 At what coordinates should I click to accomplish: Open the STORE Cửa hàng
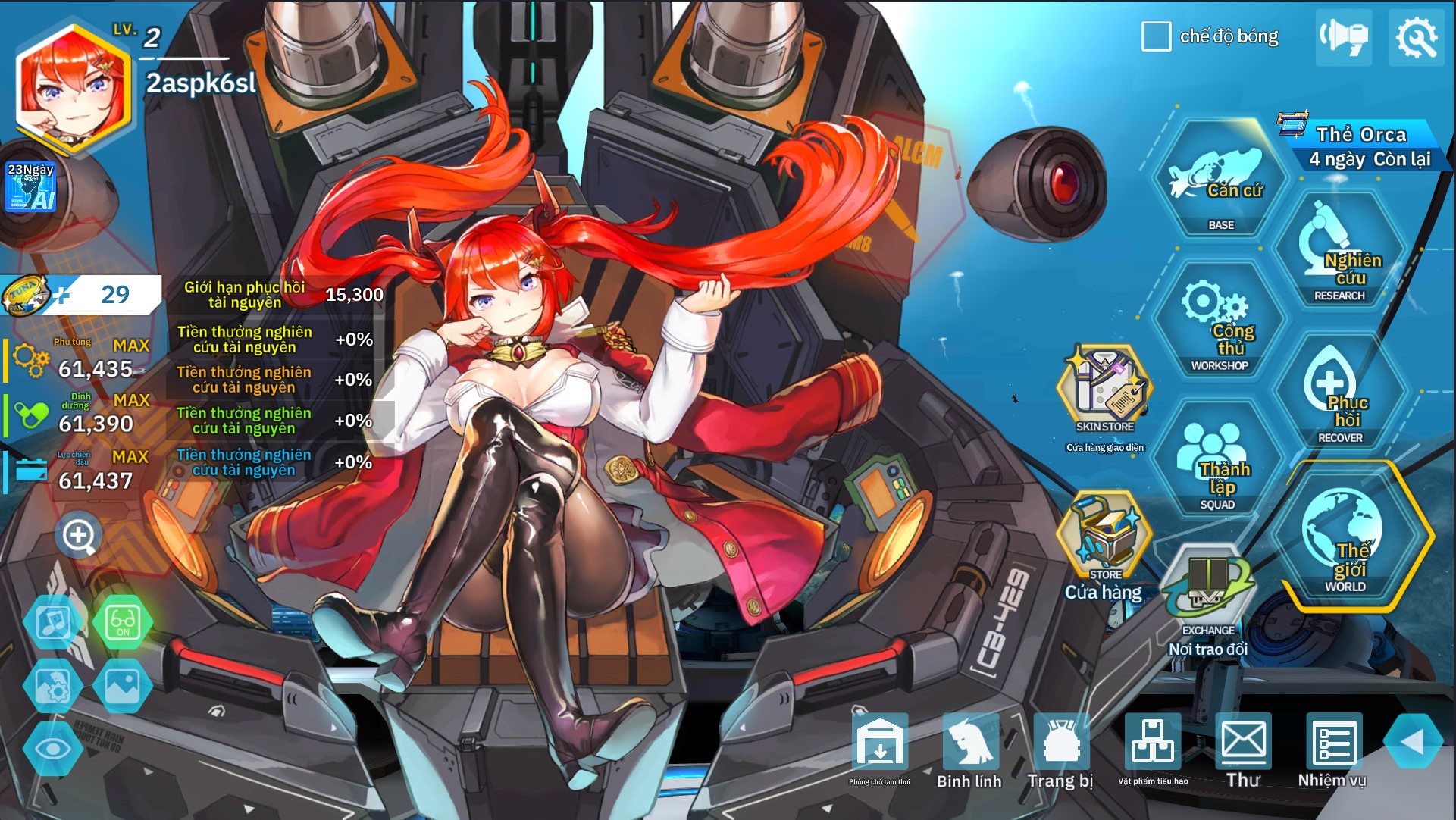1104,540
